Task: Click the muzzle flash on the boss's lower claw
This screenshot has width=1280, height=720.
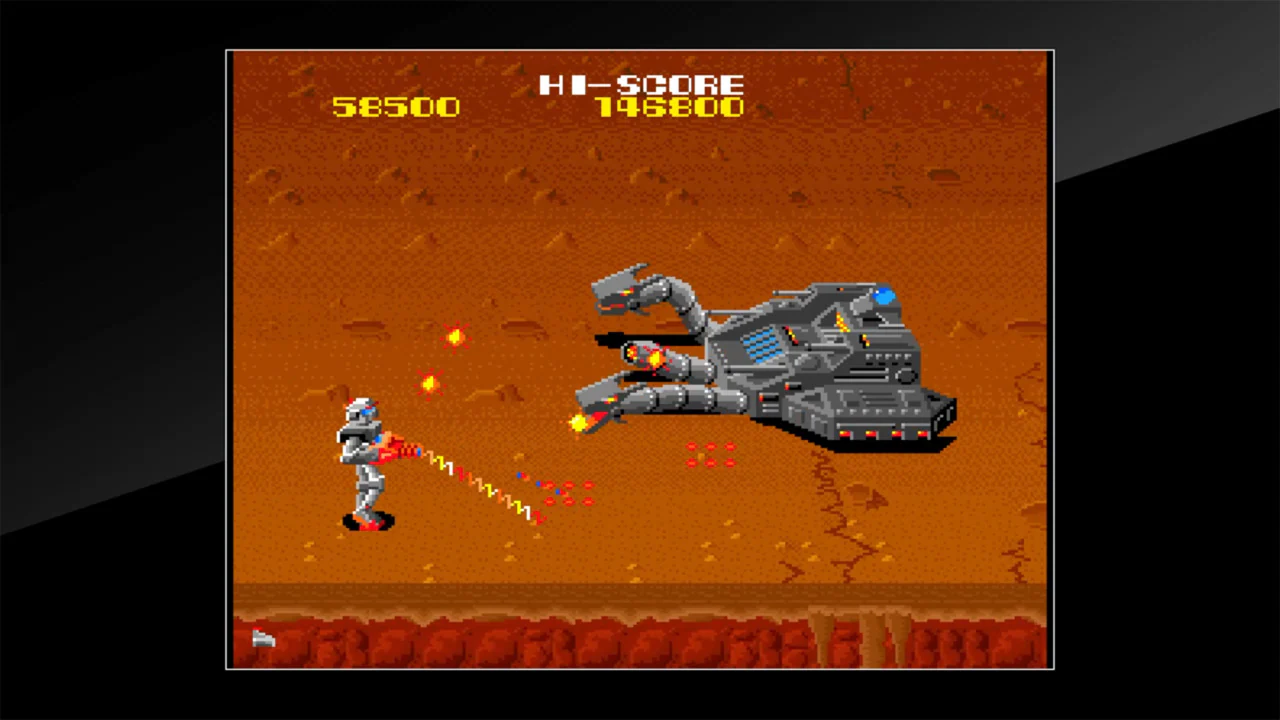Action: point(578,422)
